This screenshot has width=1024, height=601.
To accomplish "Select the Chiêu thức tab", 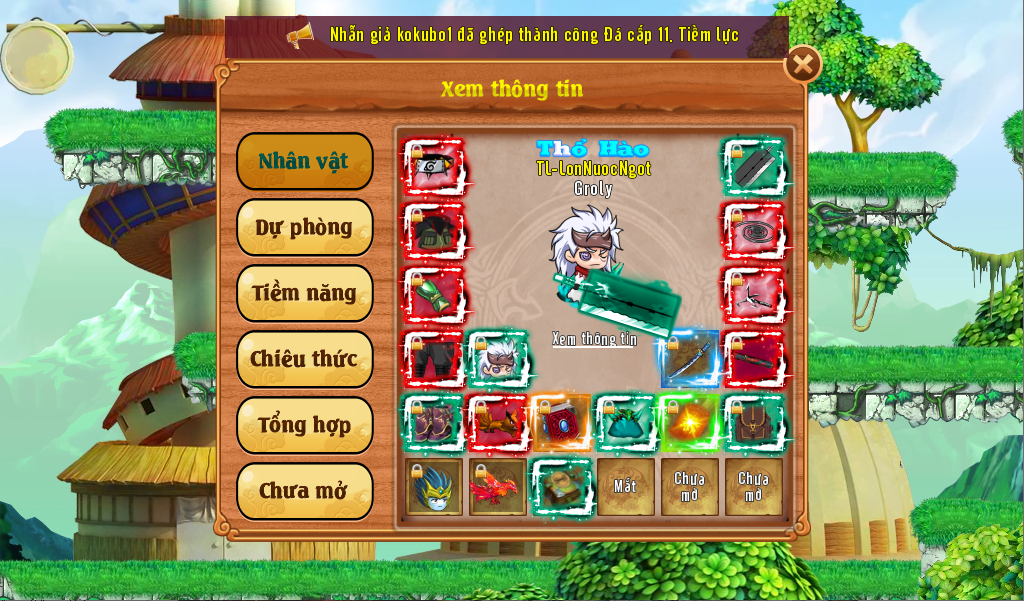I will point(304,359).
